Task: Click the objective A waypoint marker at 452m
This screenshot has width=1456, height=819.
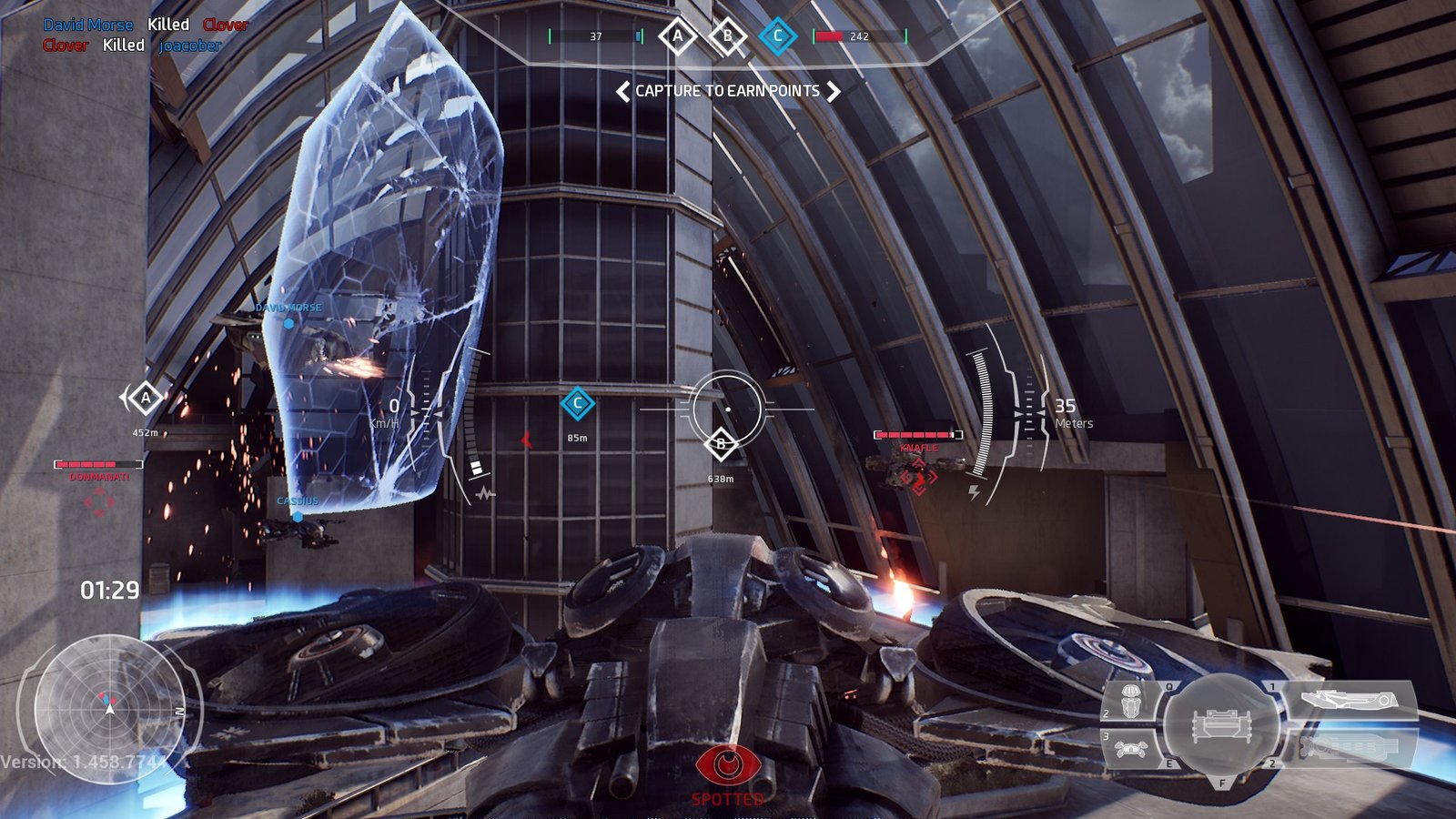Action: pos(145,398)
